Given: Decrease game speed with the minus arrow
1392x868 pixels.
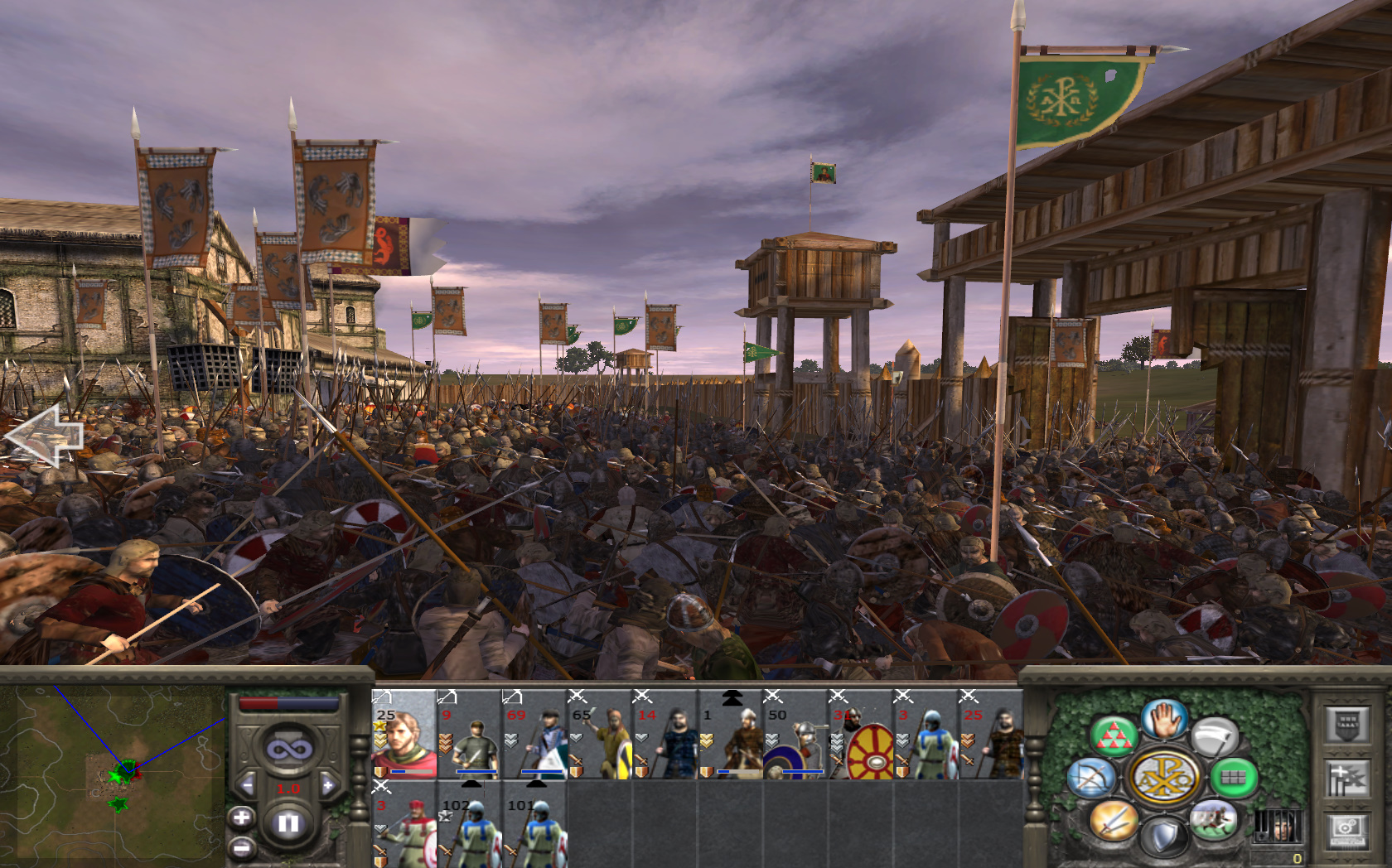Looking at the screenshot, I should (247, 785).
